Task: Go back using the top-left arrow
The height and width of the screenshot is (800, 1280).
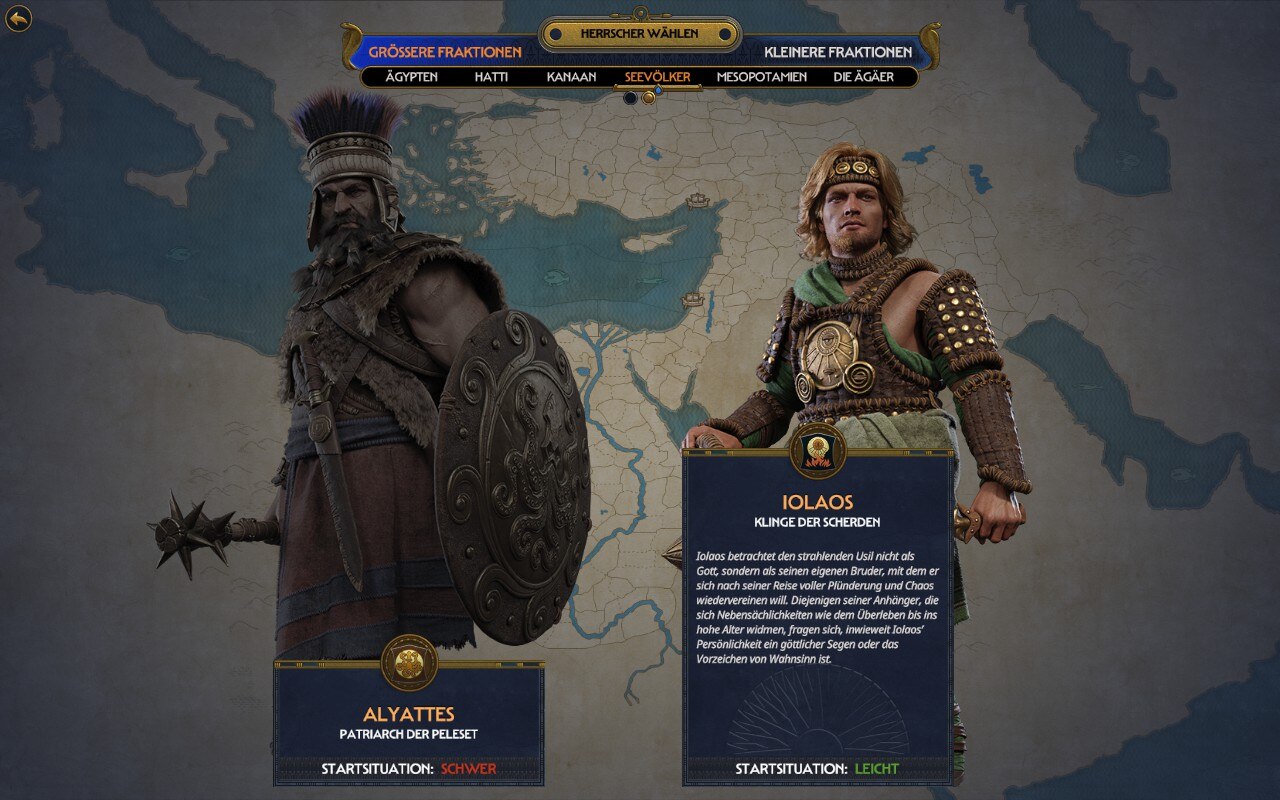Action: click(x=18, y=18)
